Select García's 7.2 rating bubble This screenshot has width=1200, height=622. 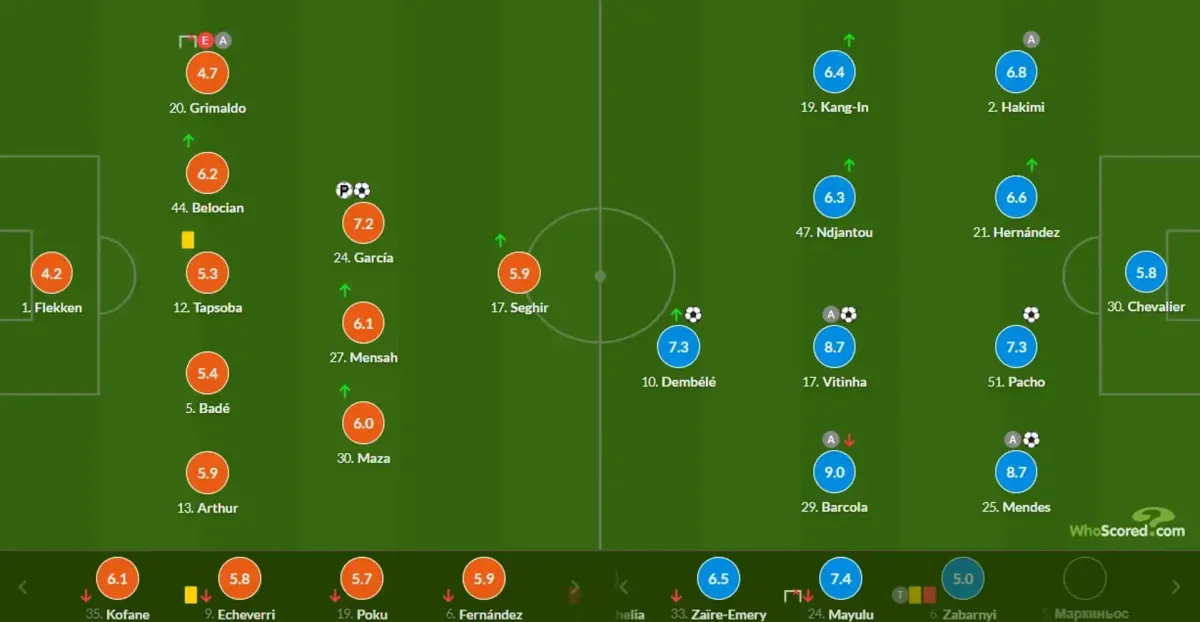(x=364, y=223)
